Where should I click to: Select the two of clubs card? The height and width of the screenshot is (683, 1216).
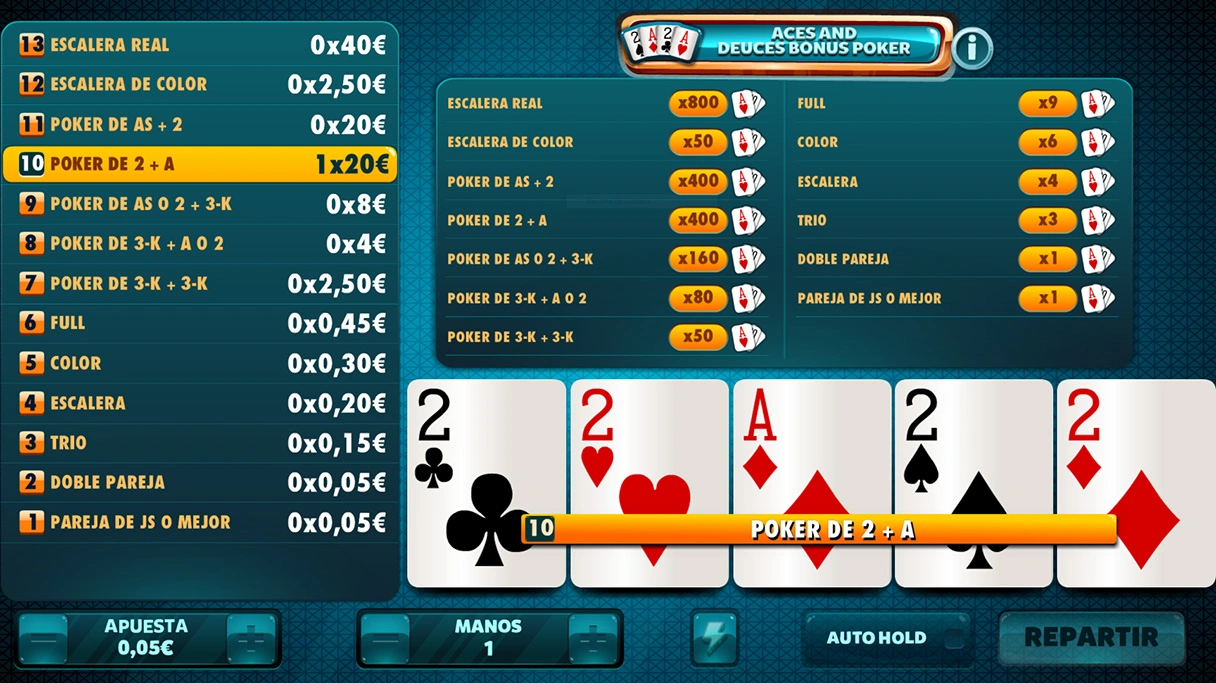pos(486,450)
